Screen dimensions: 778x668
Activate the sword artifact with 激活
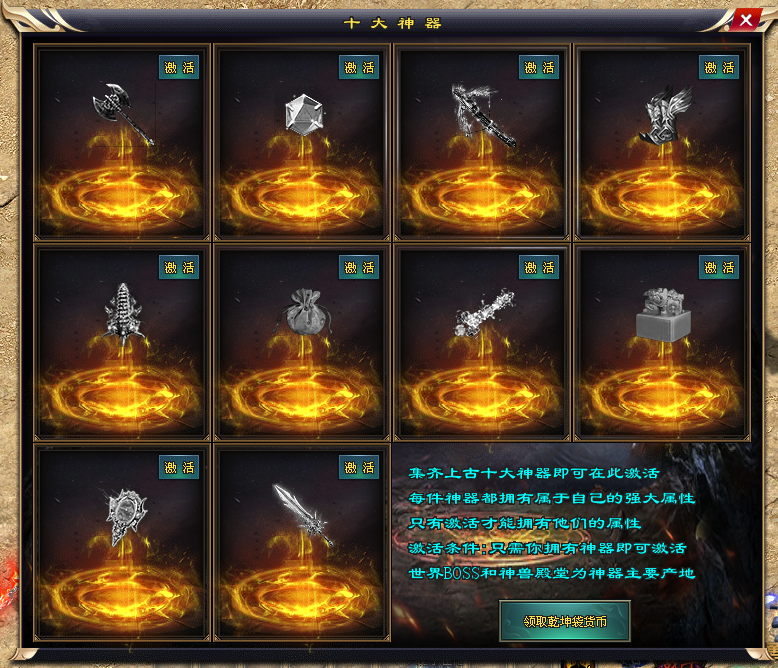(359, 467)
